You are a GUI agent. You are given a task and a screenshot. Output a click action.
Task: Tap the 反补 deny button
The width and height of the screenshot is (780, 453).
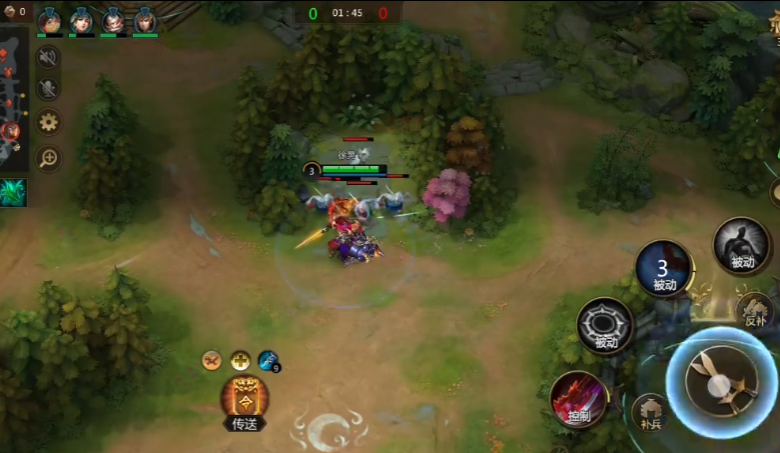(x=755, y=310)
